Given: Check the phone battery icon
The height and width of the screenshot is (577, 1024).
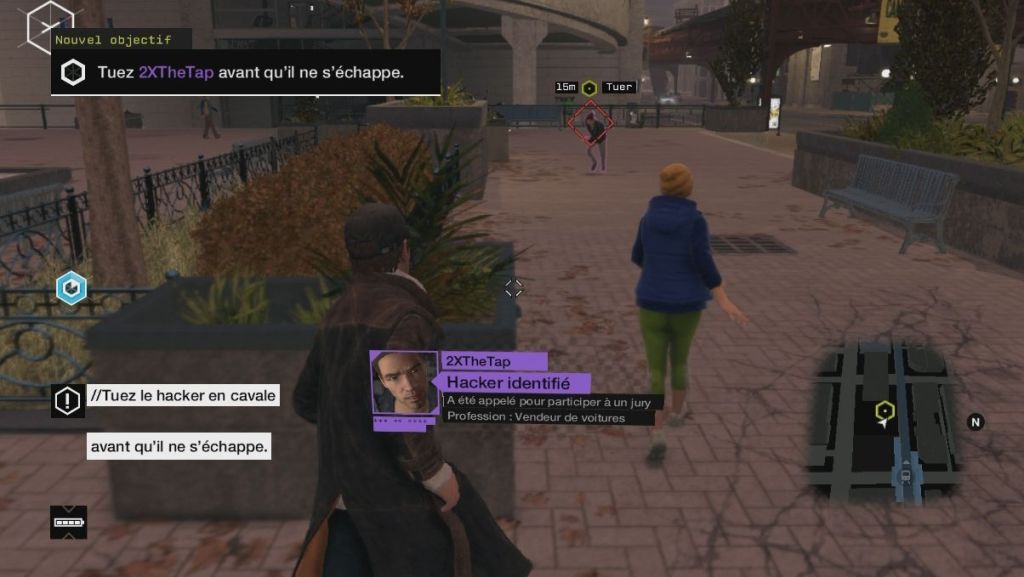Looking at the screenshot, I should tap(68, 522).
